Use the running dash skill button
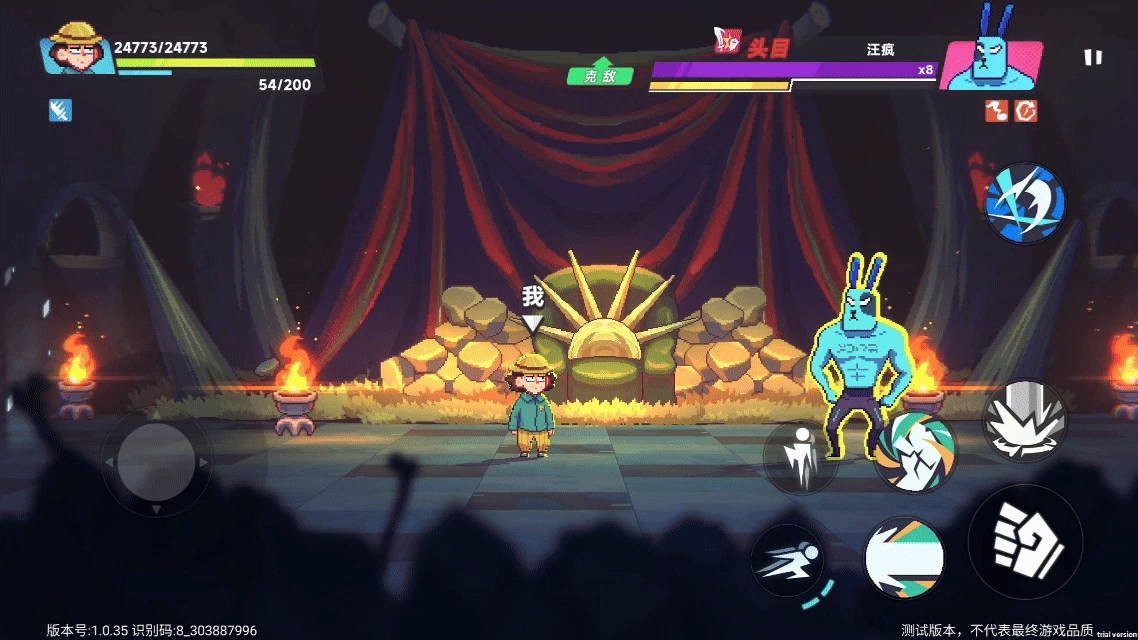The image size is (1138, 640). tap(788, 560)
